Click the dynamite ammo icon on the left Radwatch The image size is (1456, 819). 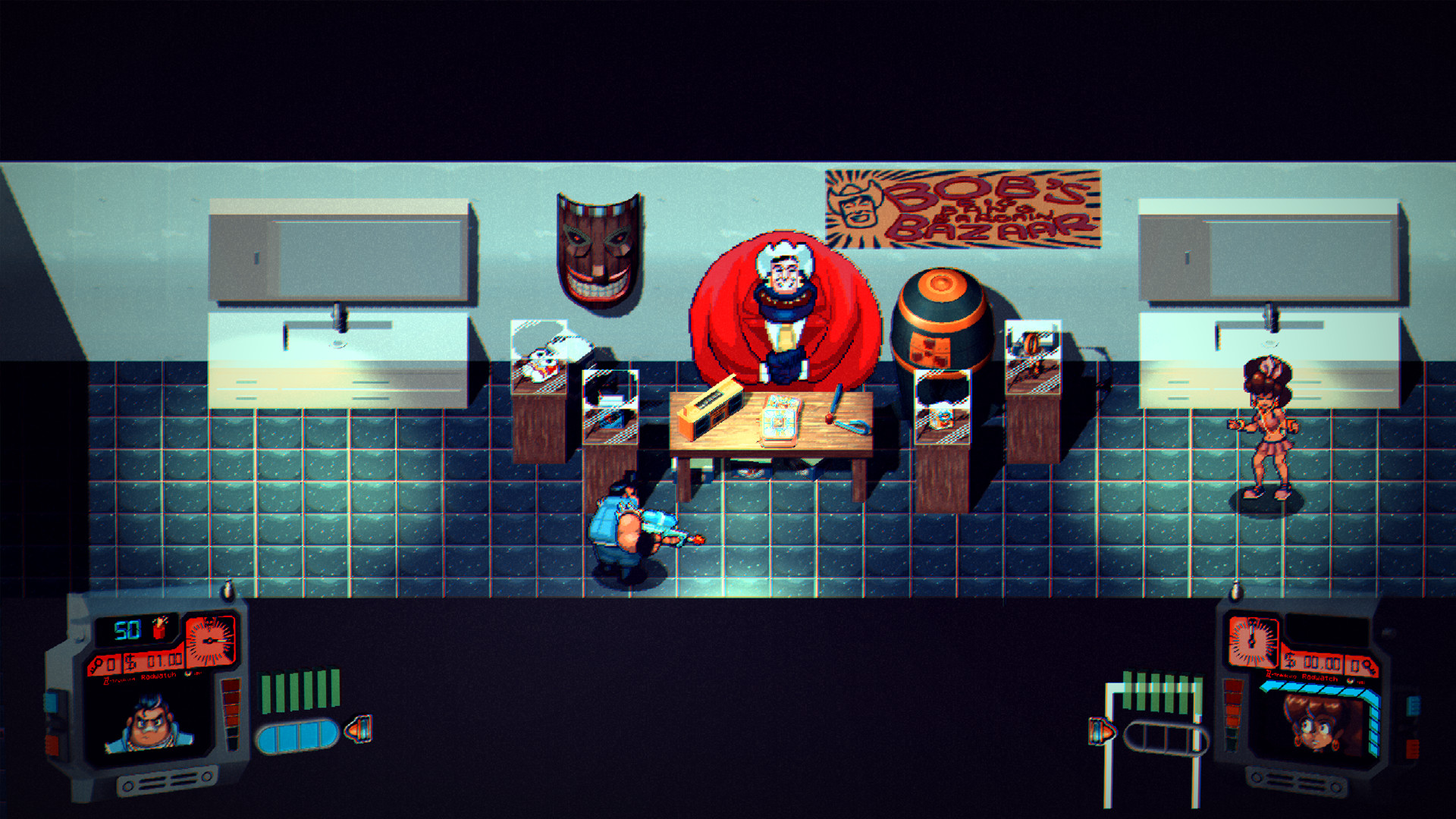(x=160, y=628)
